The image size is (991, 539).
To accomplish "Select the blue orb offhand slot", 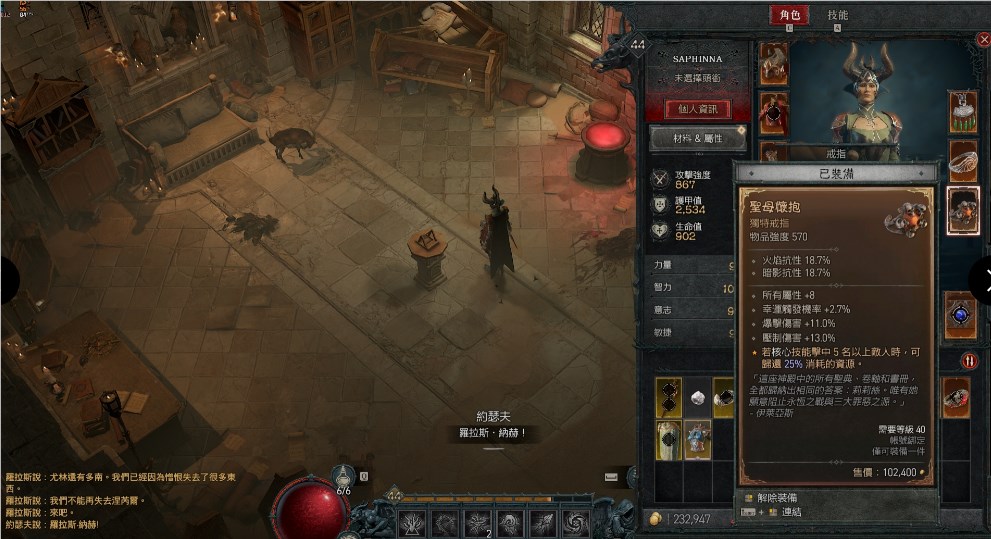I will (960, 315).
